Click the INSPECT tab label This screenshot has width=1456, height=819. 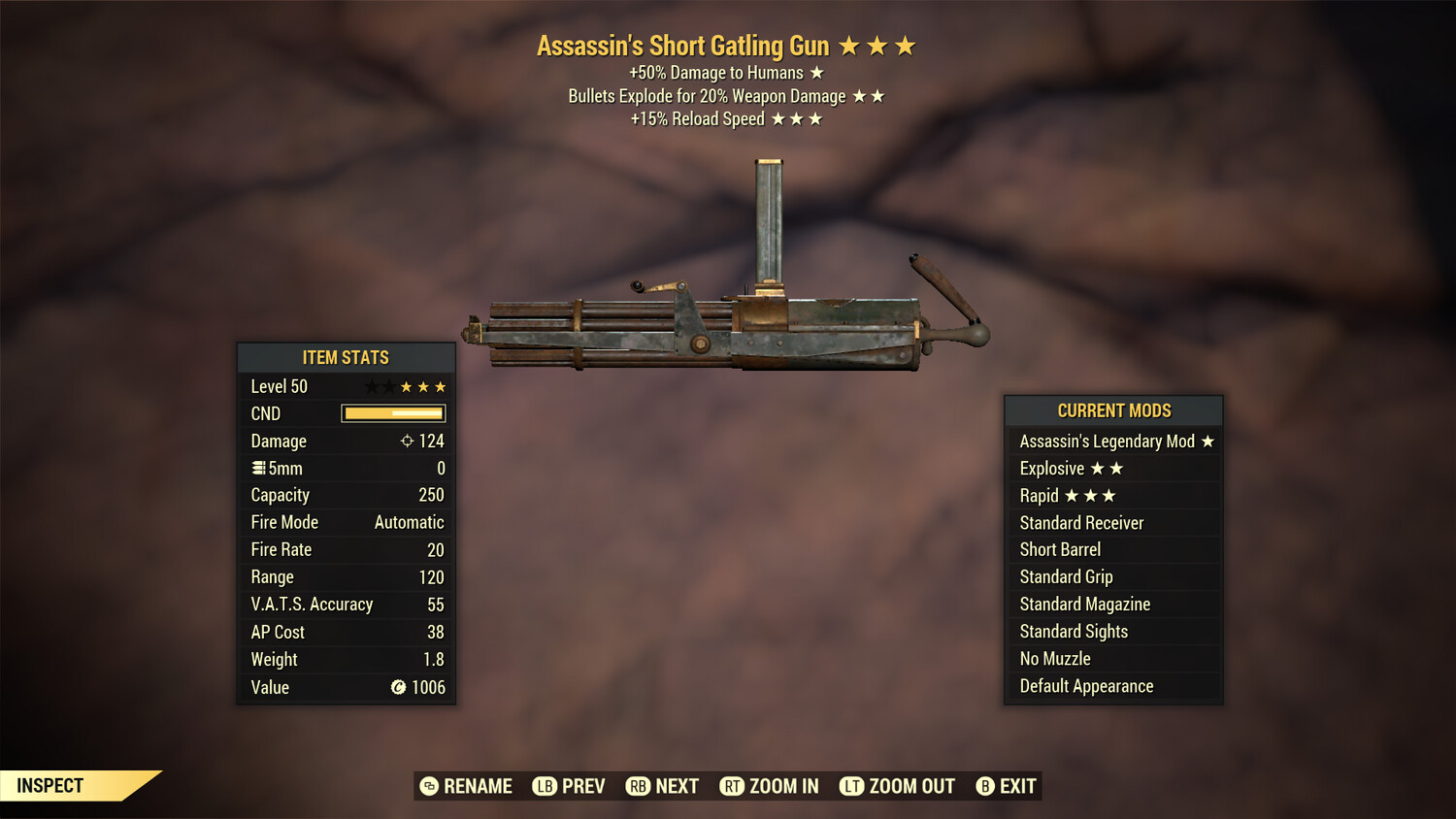pyautogui.click(x=50, y=785)
